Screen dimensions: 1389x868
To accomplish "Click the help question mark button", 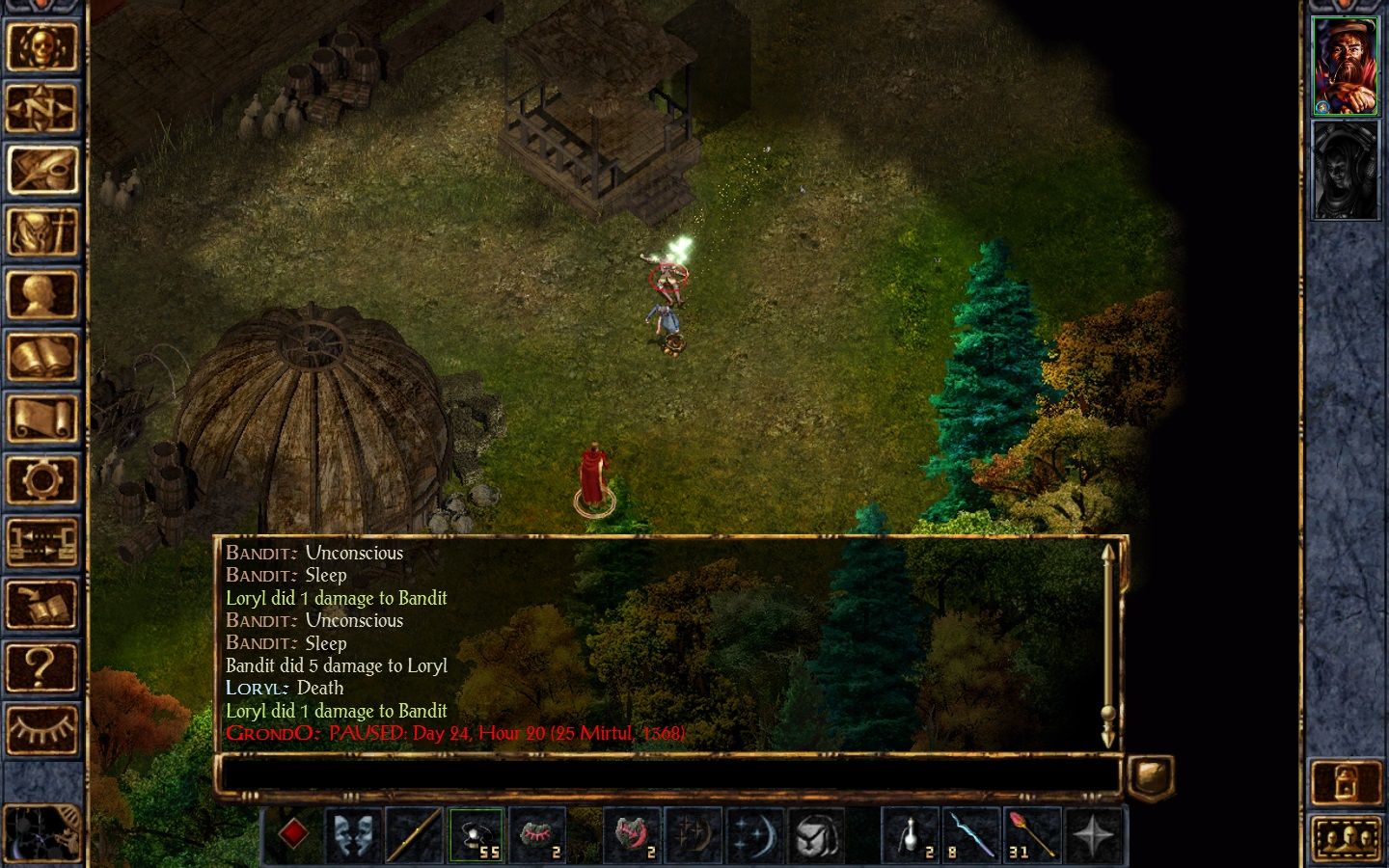I will click(x=41, y=666).
